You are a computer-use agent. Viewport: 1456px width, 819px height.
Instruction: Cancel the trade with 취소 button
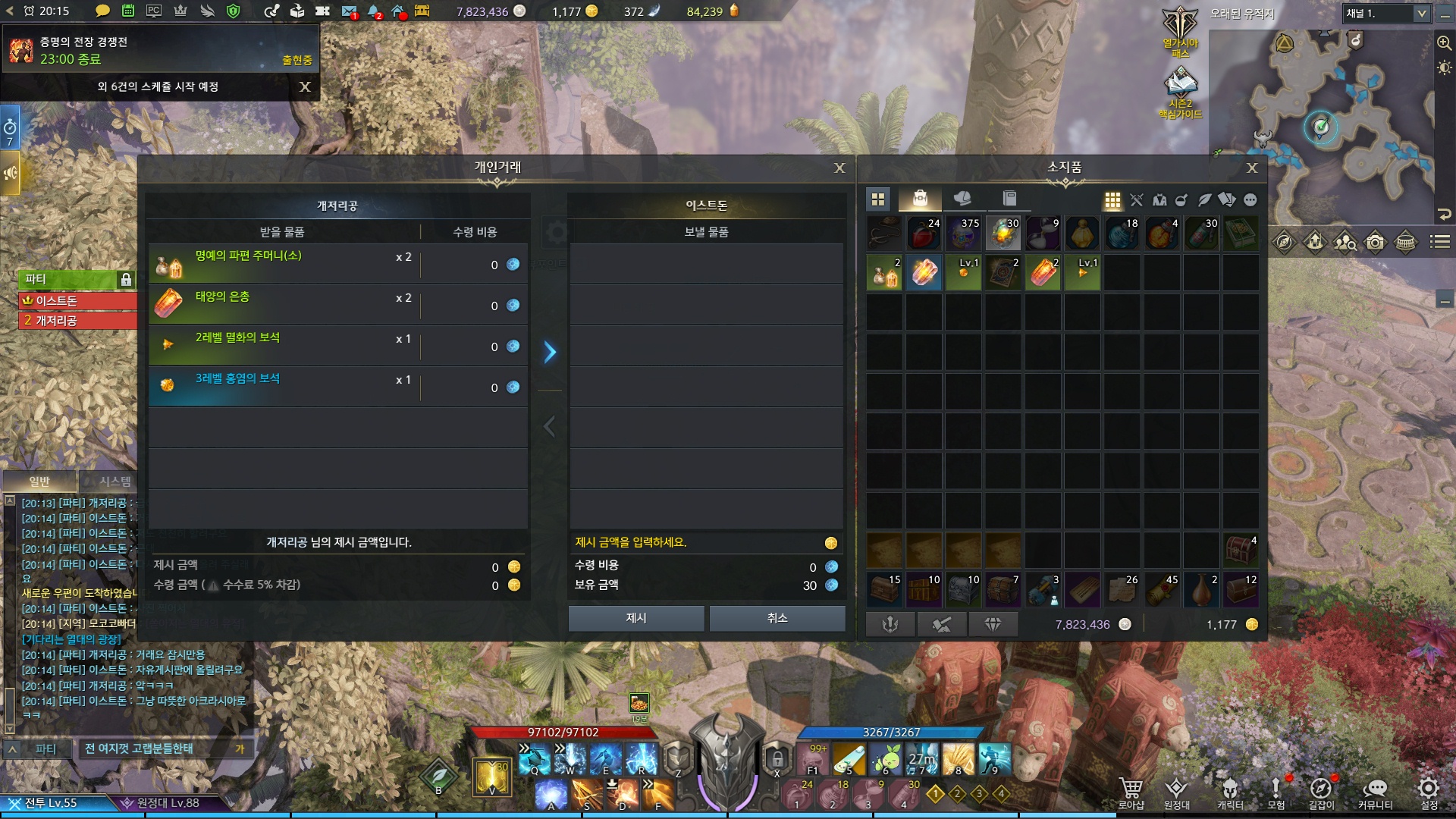point(777,618)
